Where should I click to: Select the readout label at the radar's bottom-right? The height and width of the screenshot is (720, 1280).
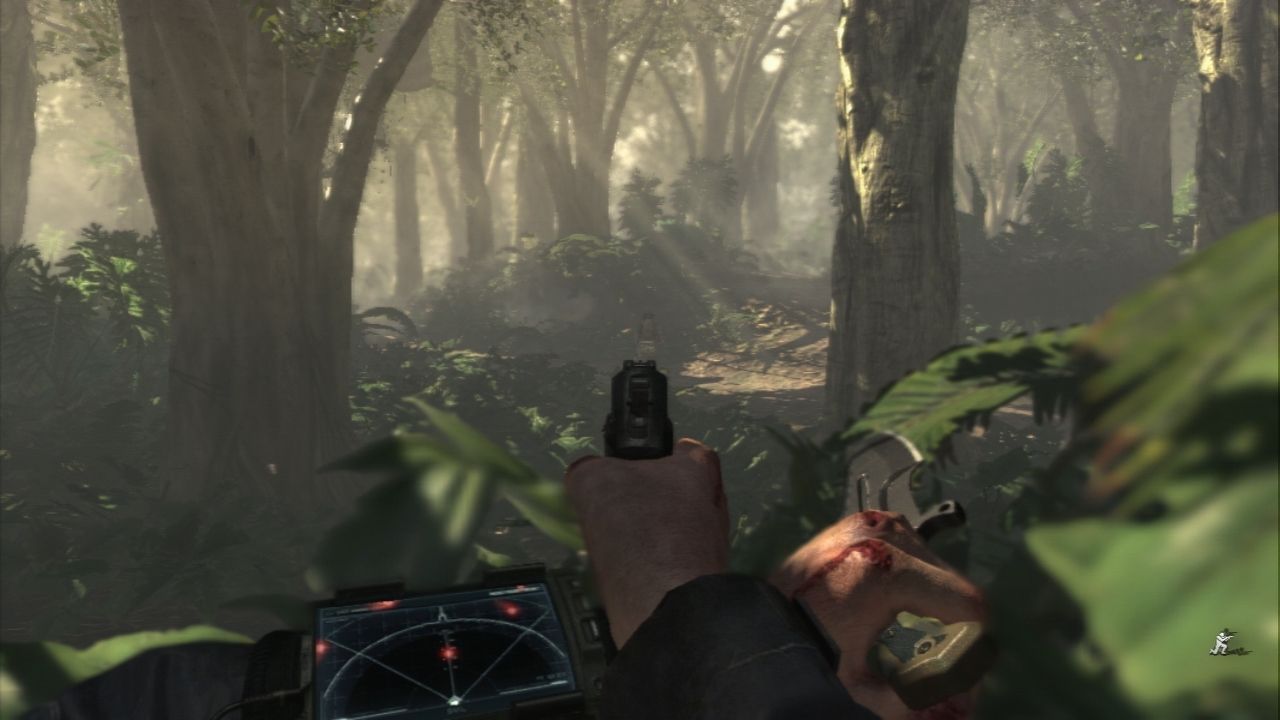(x=550, y=677)
